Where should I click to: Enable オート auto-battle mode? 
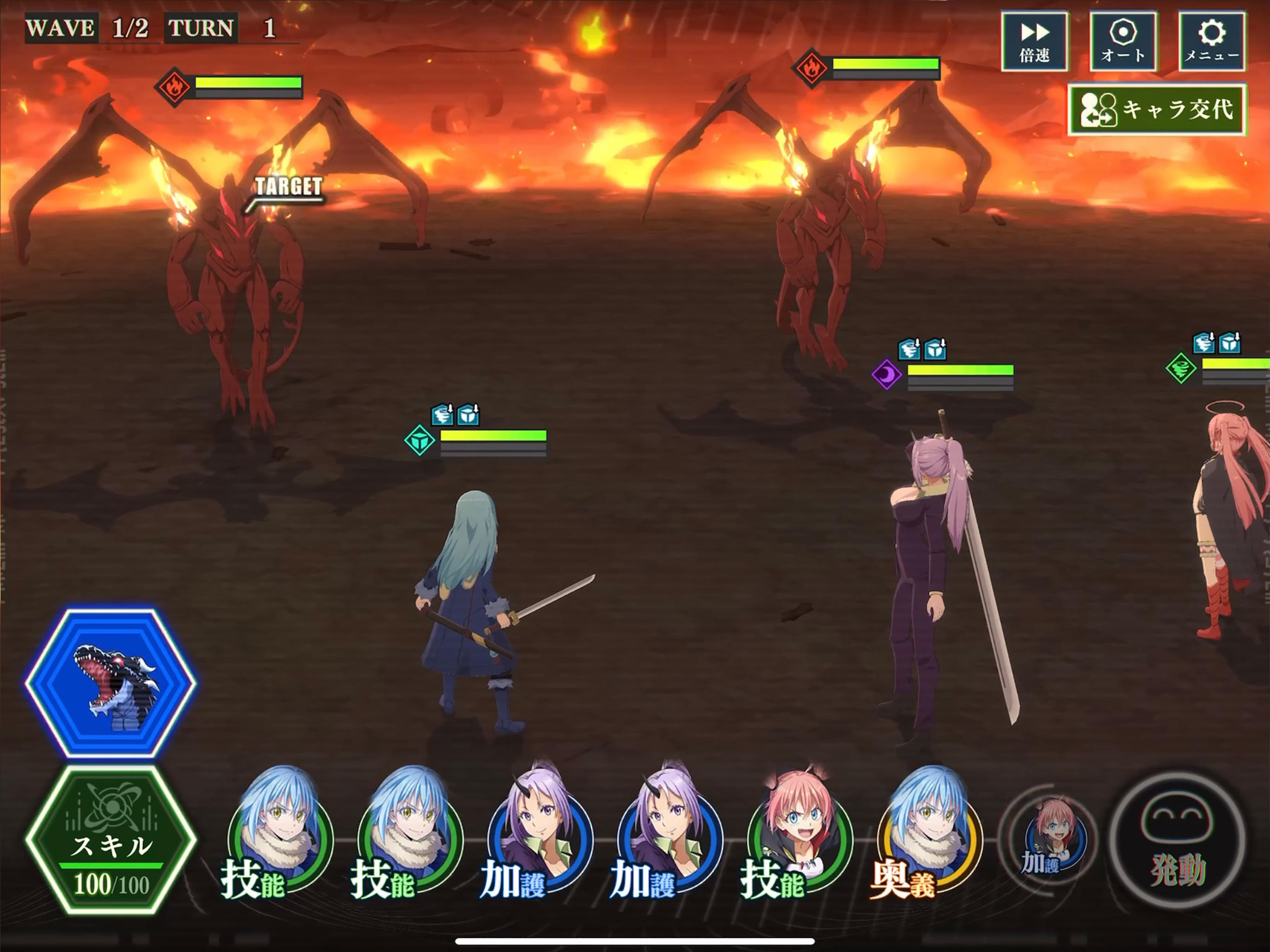pos(1123,40)
